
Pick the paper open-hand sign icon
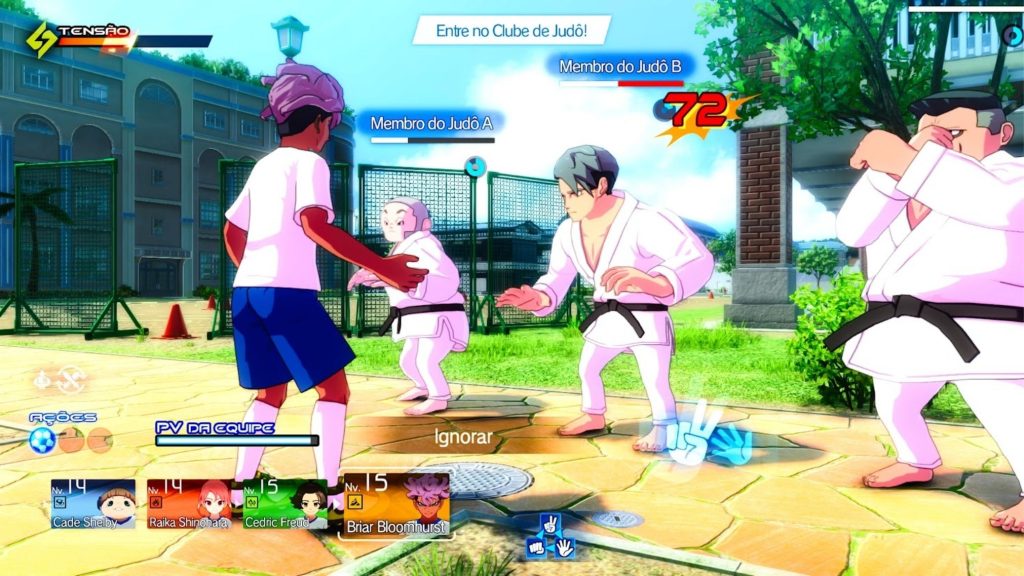(x=564, y=547)
